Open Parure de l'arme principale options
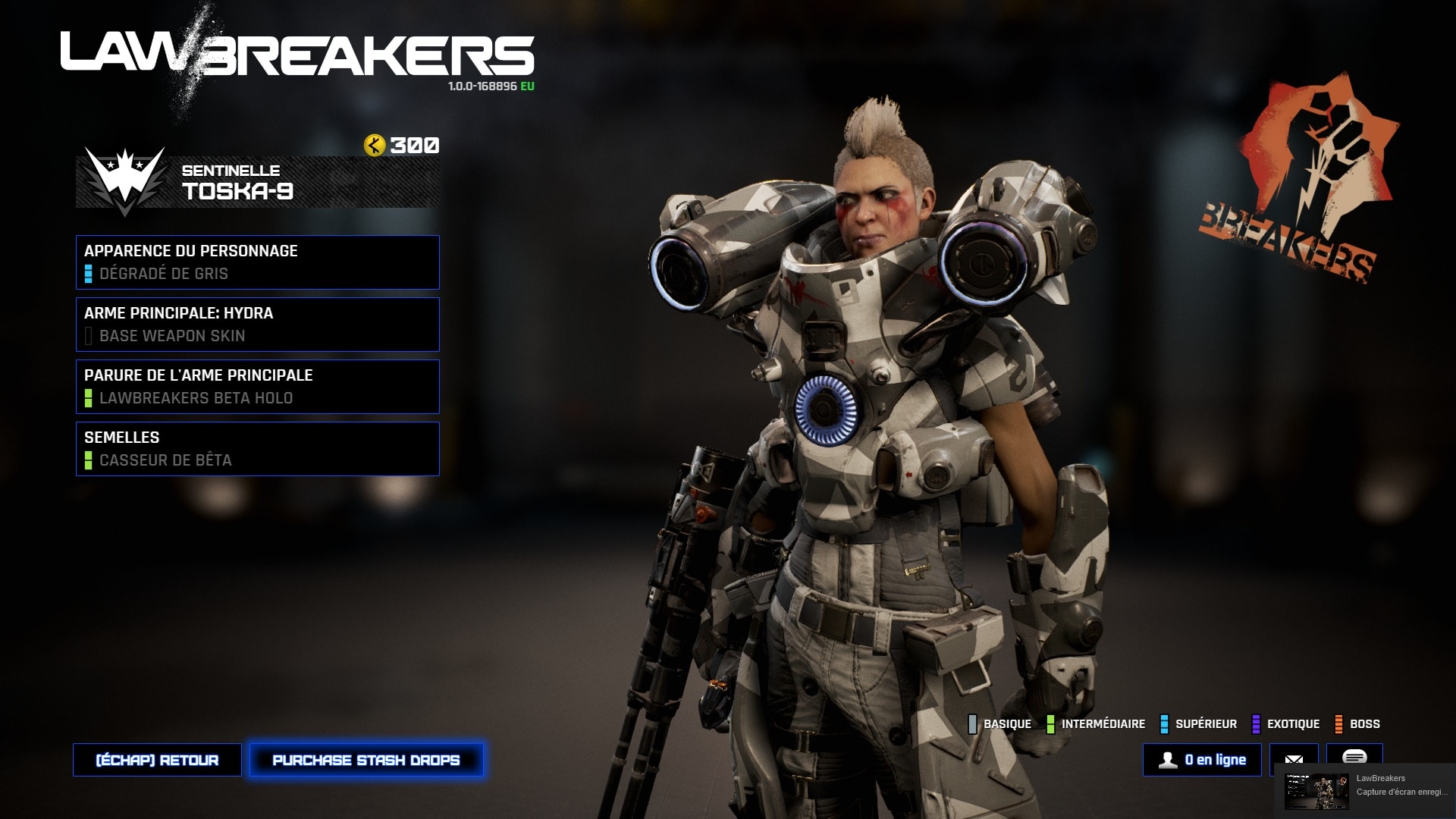Viewport: 1456px width, 819px height. pos(257,387)
